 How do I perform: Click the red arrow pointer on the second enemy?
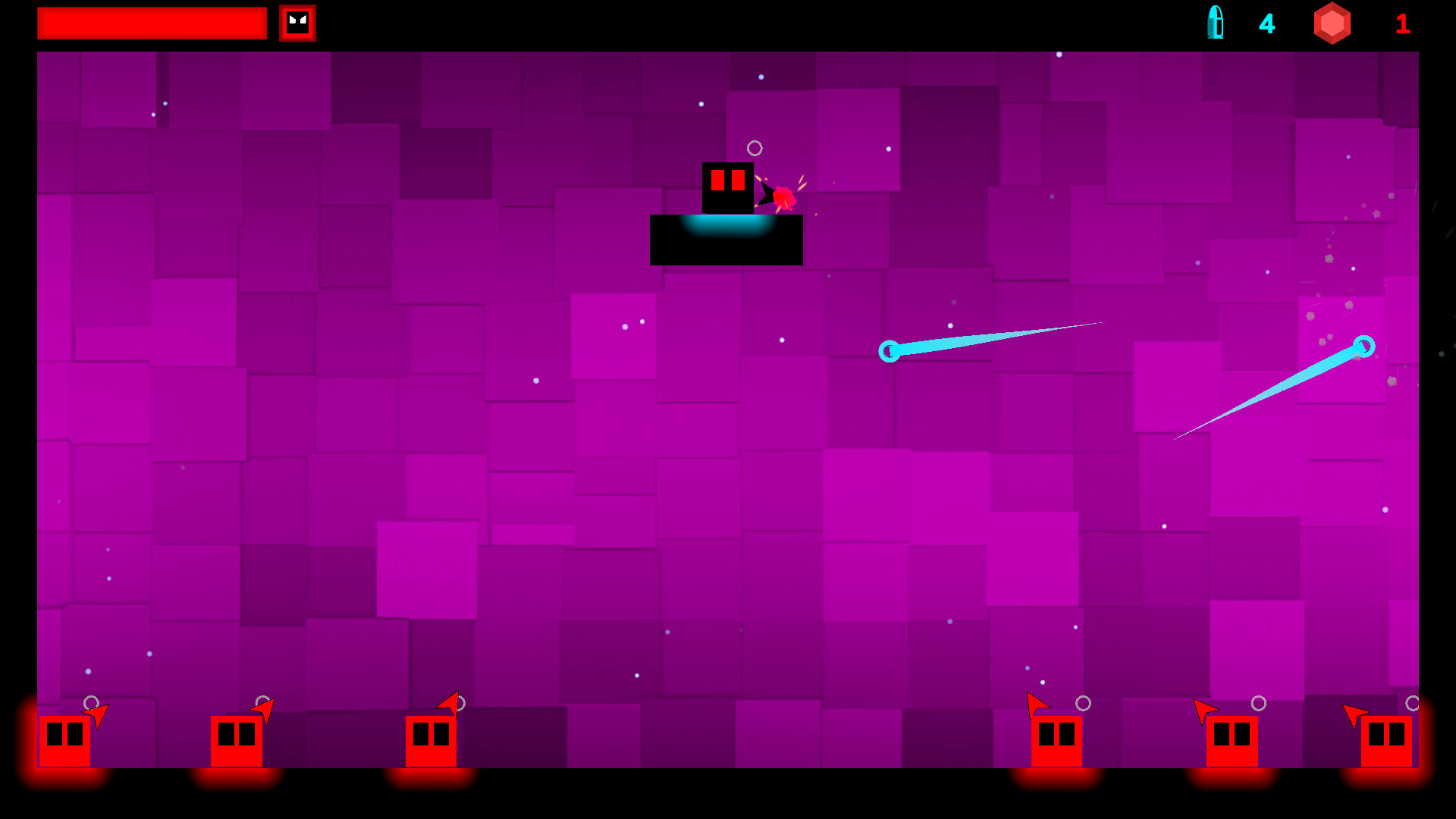click(264, 709)
